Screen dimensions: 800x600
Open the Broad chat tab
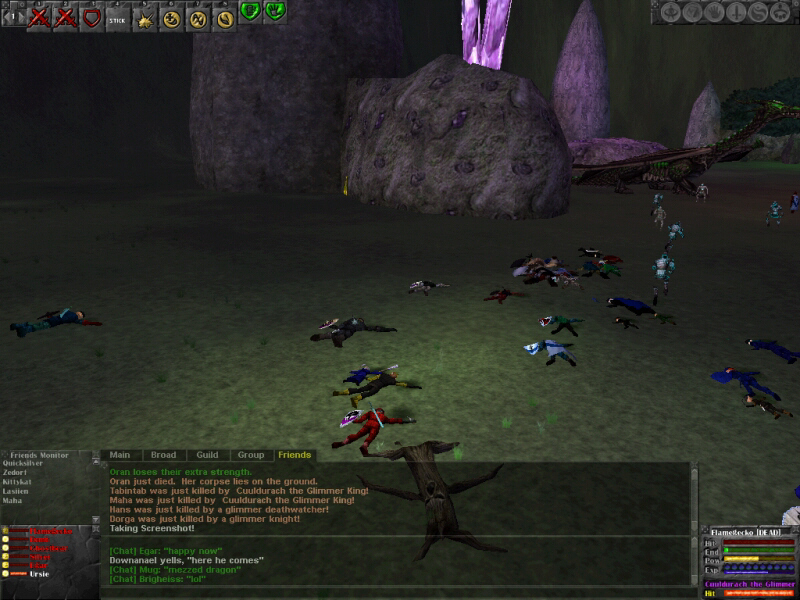[163, 455]
